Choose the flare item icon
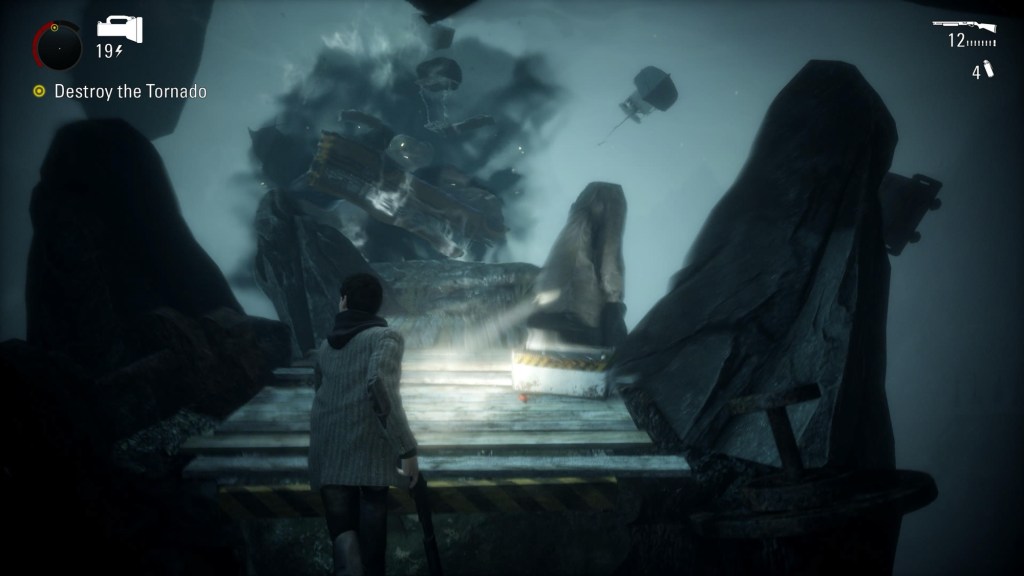Image resolution: width=1024 pixels, height=576 pixels. (988, 69)
